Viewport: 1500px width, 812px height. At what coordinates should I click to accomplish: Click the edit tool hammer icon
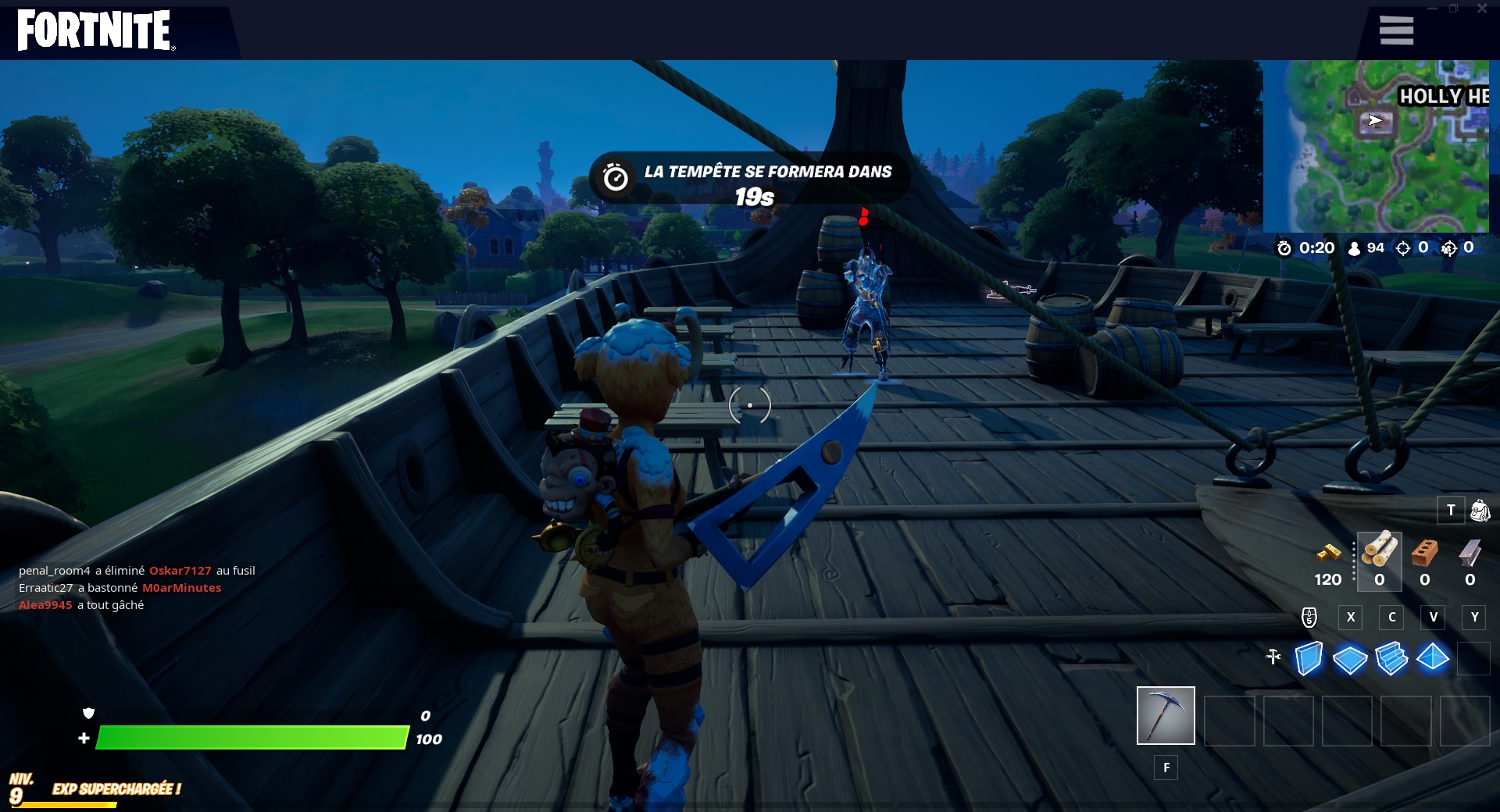coord(1273,658)
